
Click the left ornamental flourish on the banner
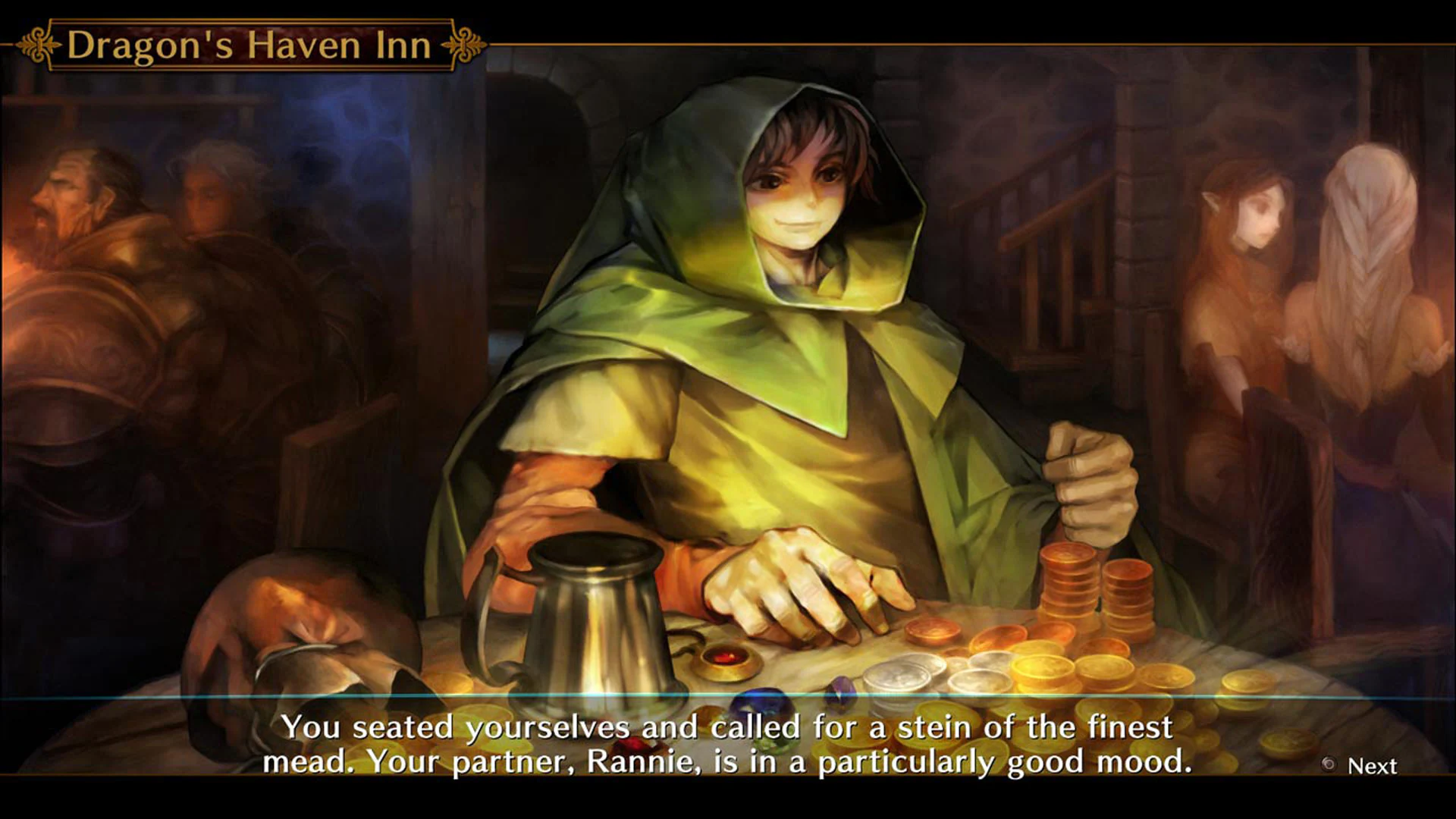36,43
